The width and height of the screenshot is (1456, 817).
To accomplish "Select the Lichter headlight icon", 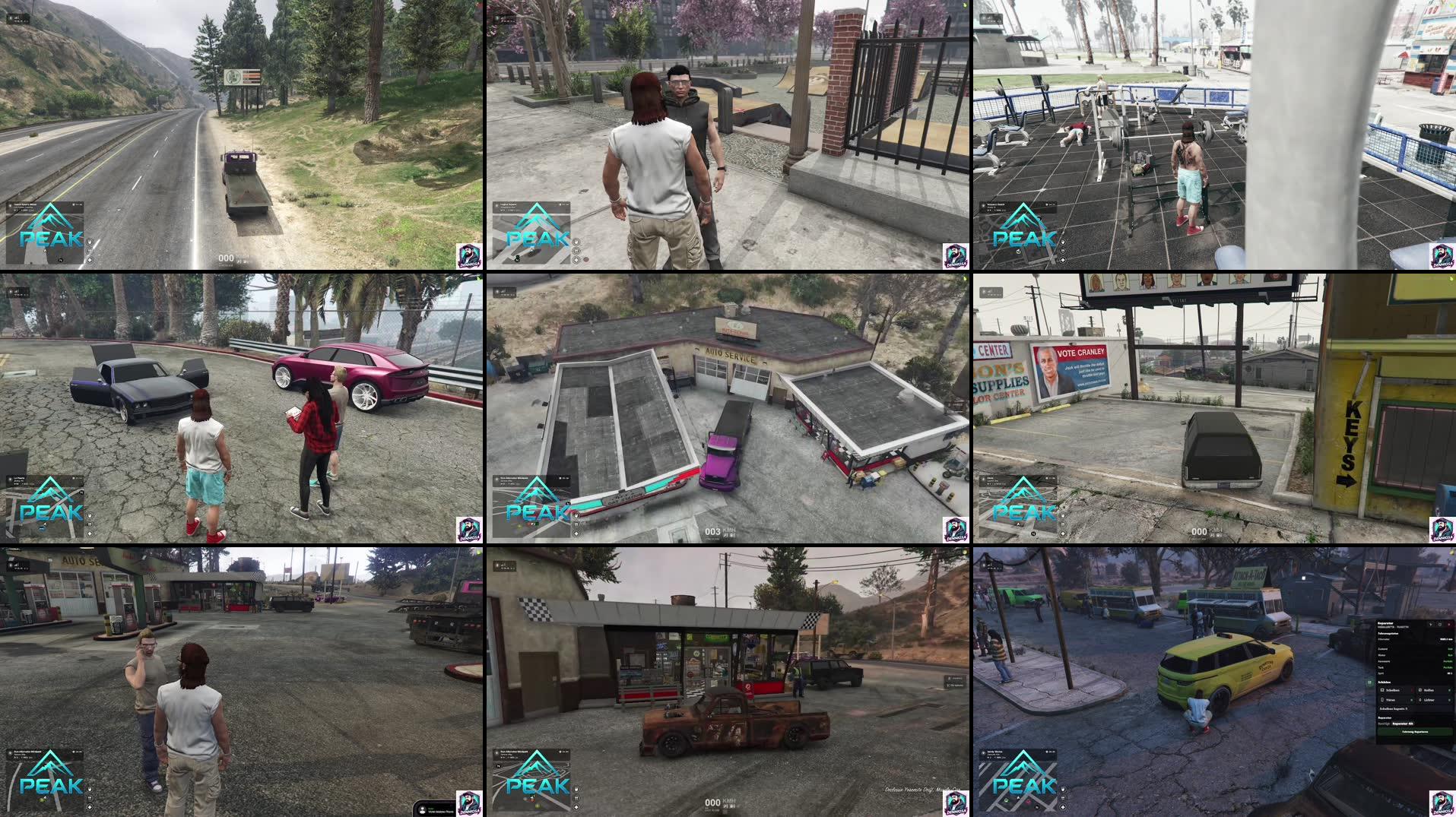I will coord(1420,700).
